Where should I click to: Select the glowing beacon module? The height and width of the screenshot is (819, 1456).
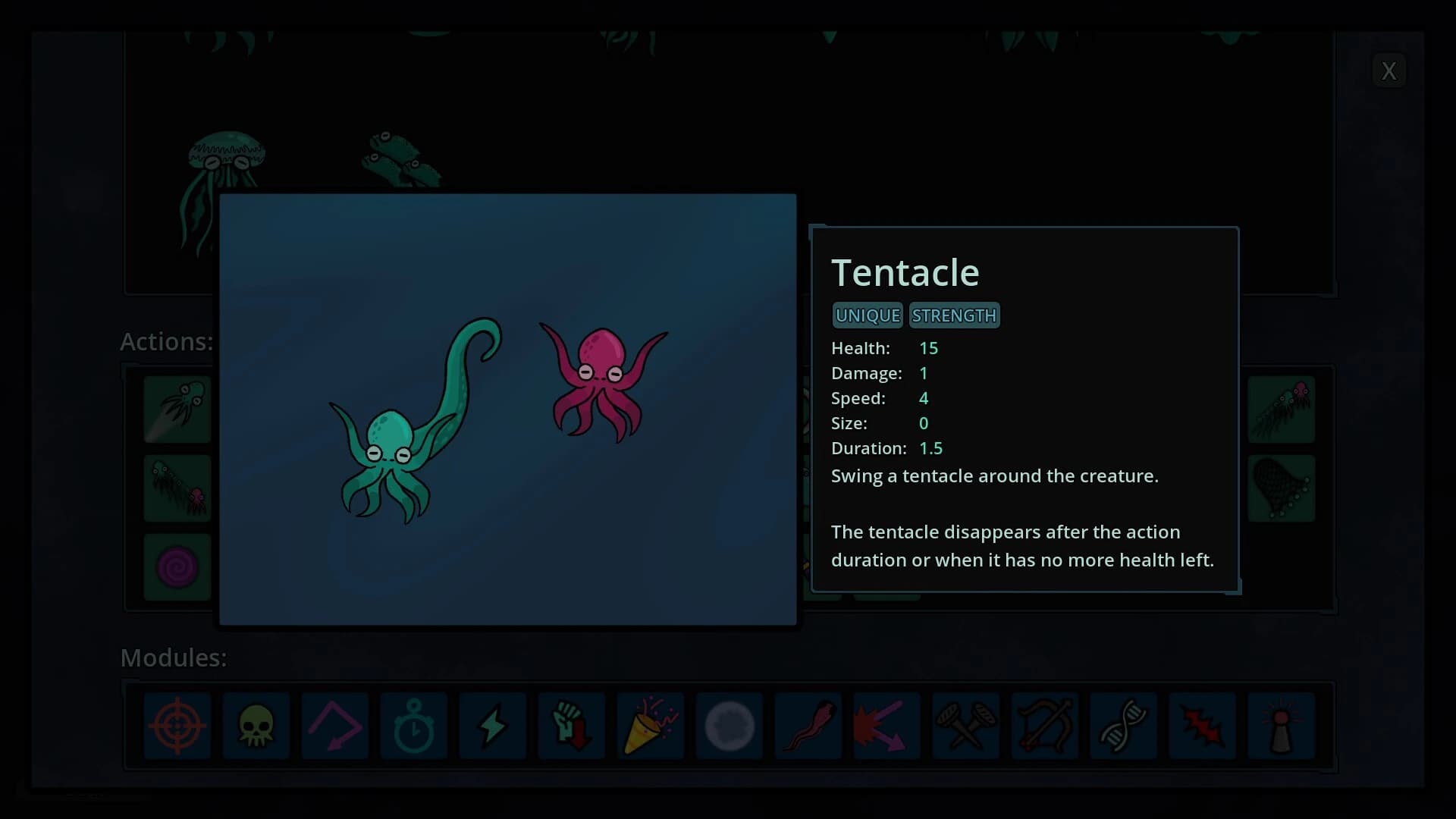[1281, 726]
